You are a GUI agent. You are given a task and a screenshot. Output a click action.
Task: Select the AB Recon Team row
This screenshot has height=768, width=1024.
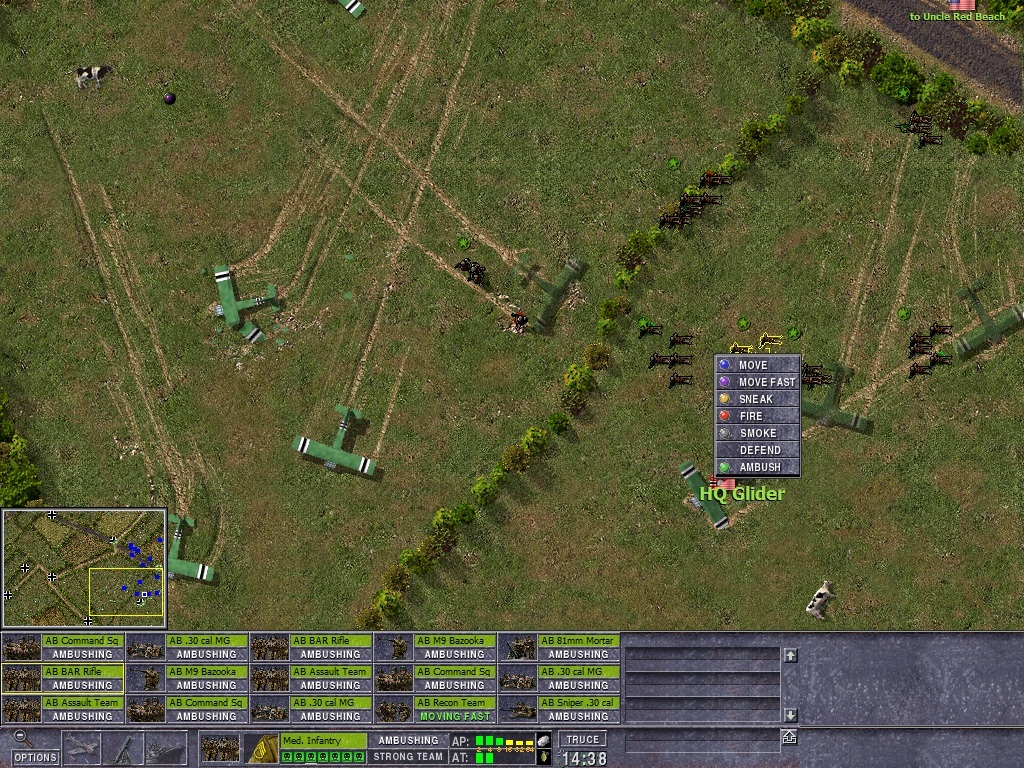(435, 709)
